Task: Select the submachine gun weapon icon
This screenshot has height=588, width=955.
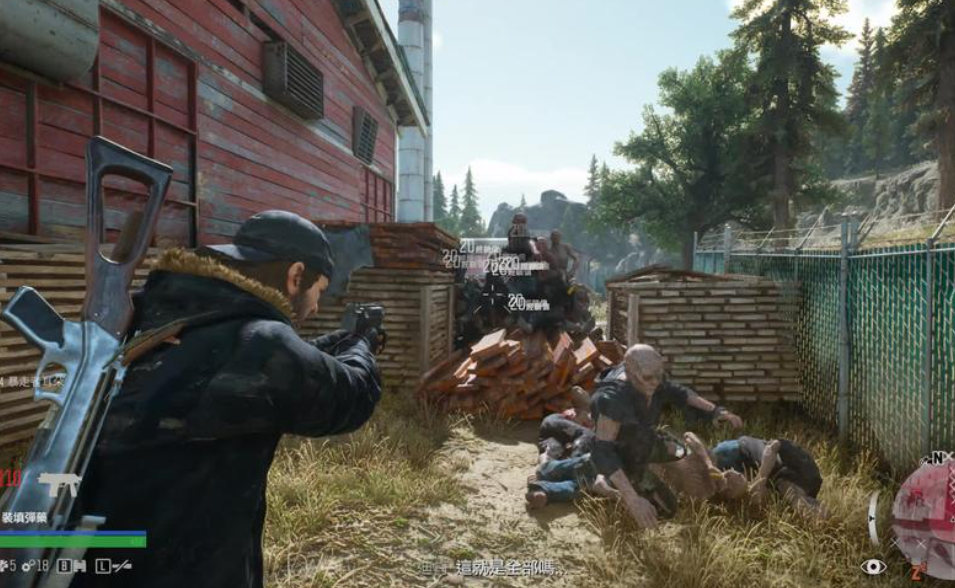Action: [x=60, y=485]
